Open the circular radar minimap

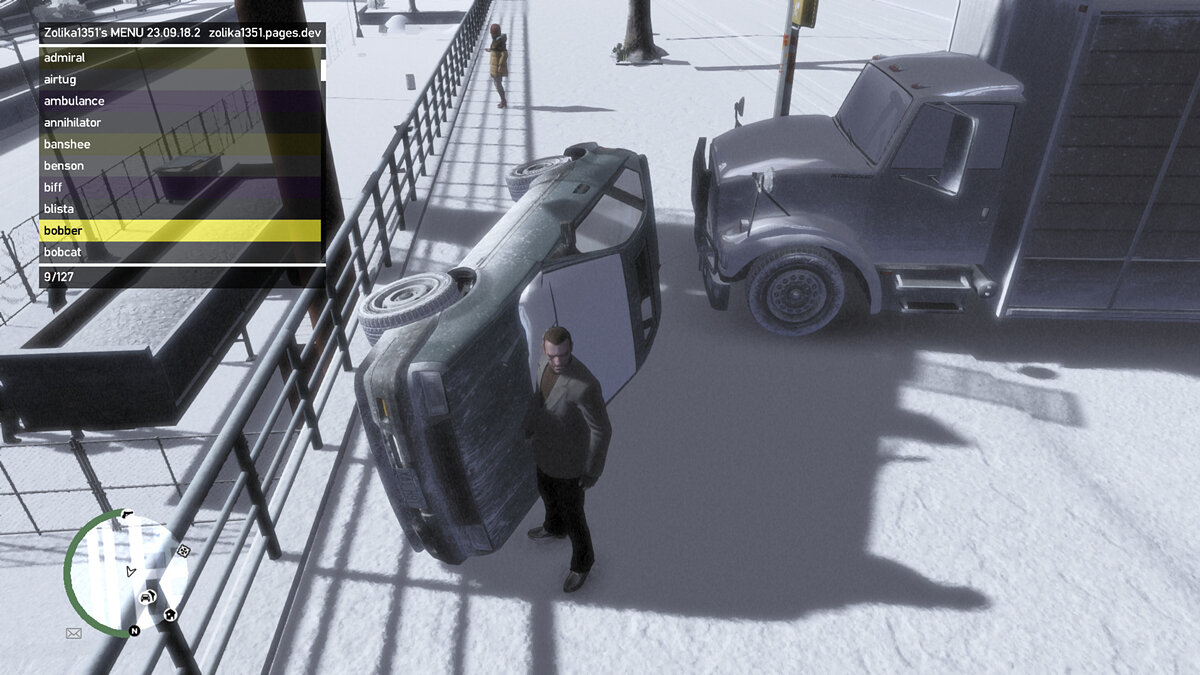coord(127,571)
